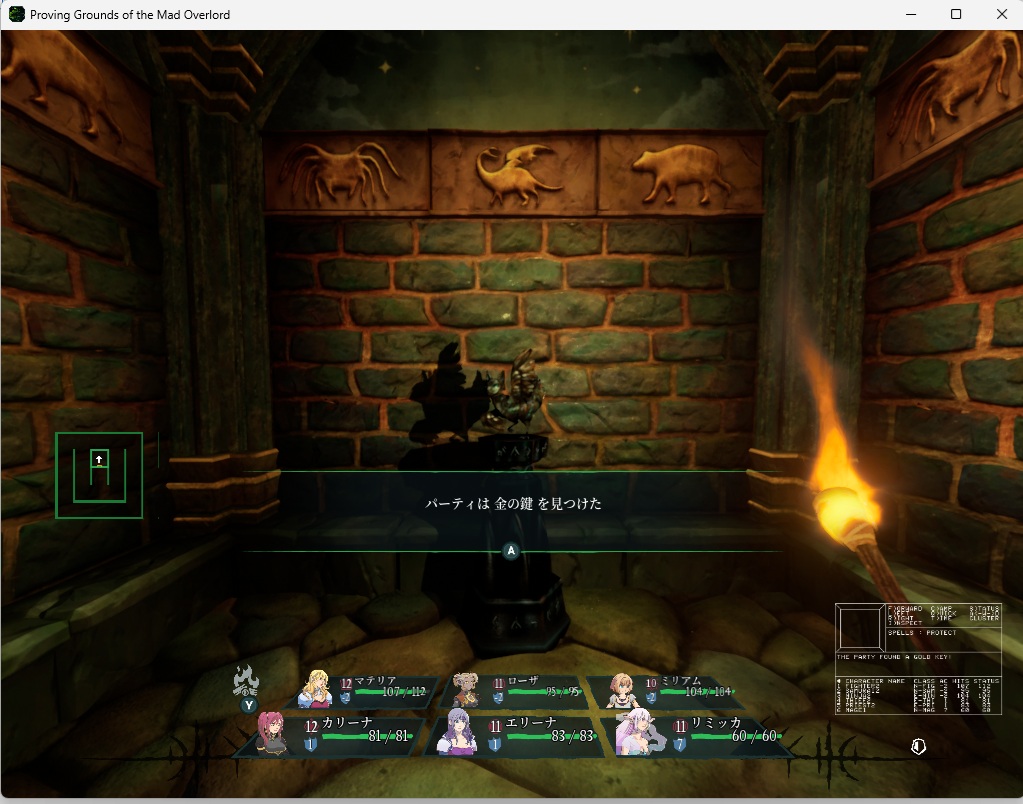Open the dungeon minimap

99,475
